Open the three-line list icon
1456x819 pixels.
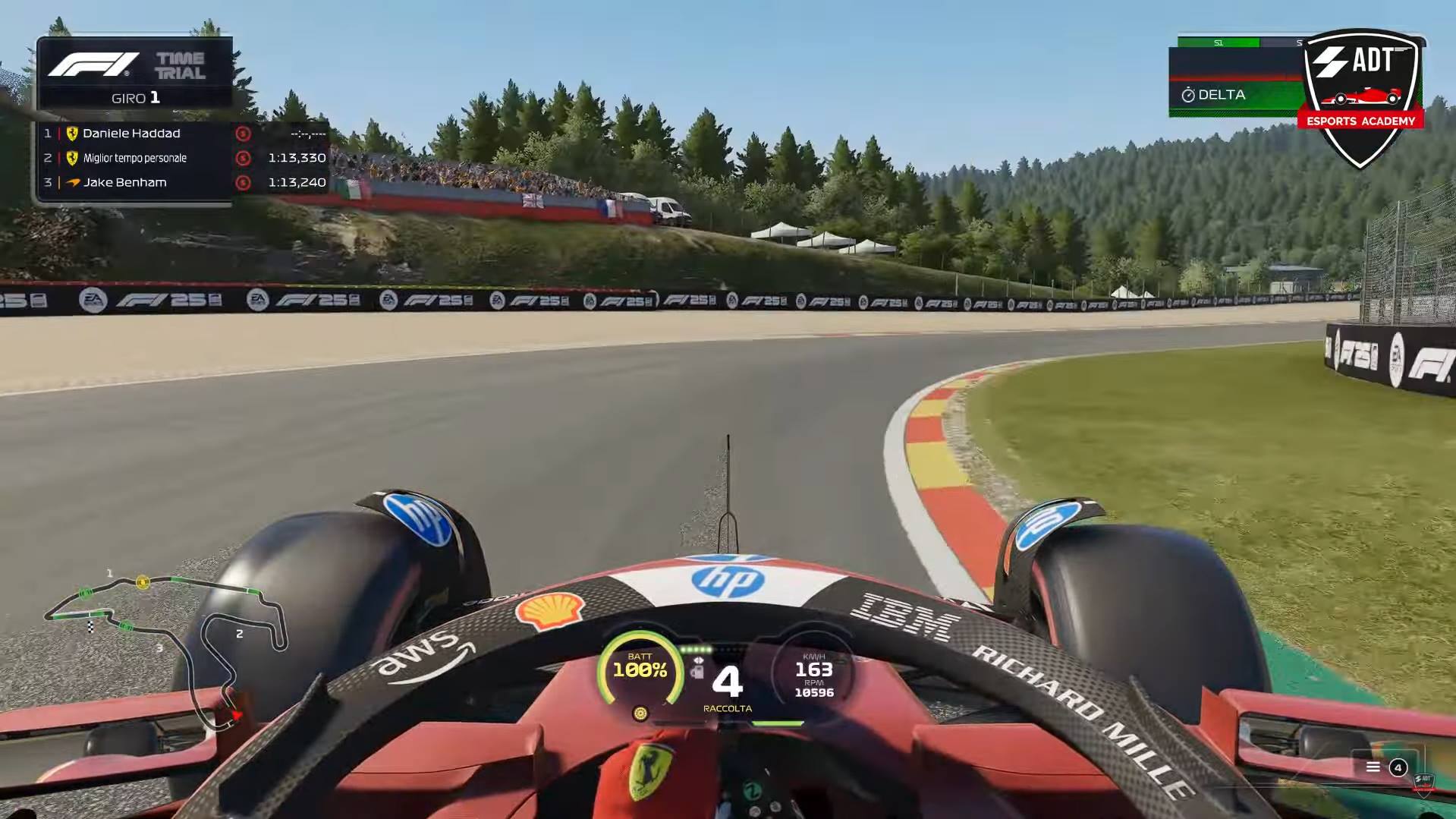(1373, 767)
